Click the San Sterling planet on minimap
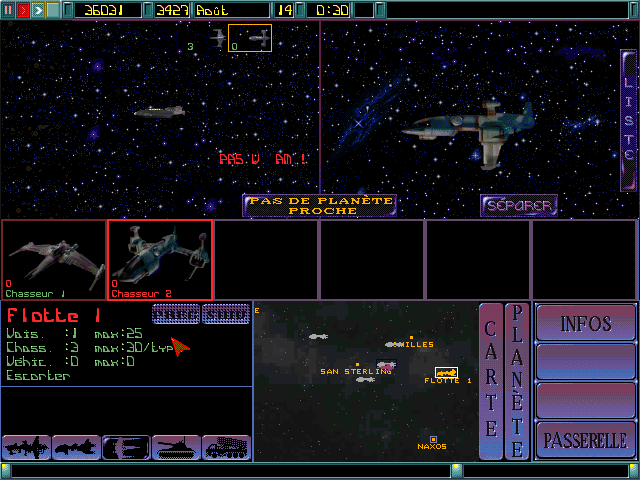Viewport: 640px width, 480px height. pyautogui.click(x=357, y=365)
